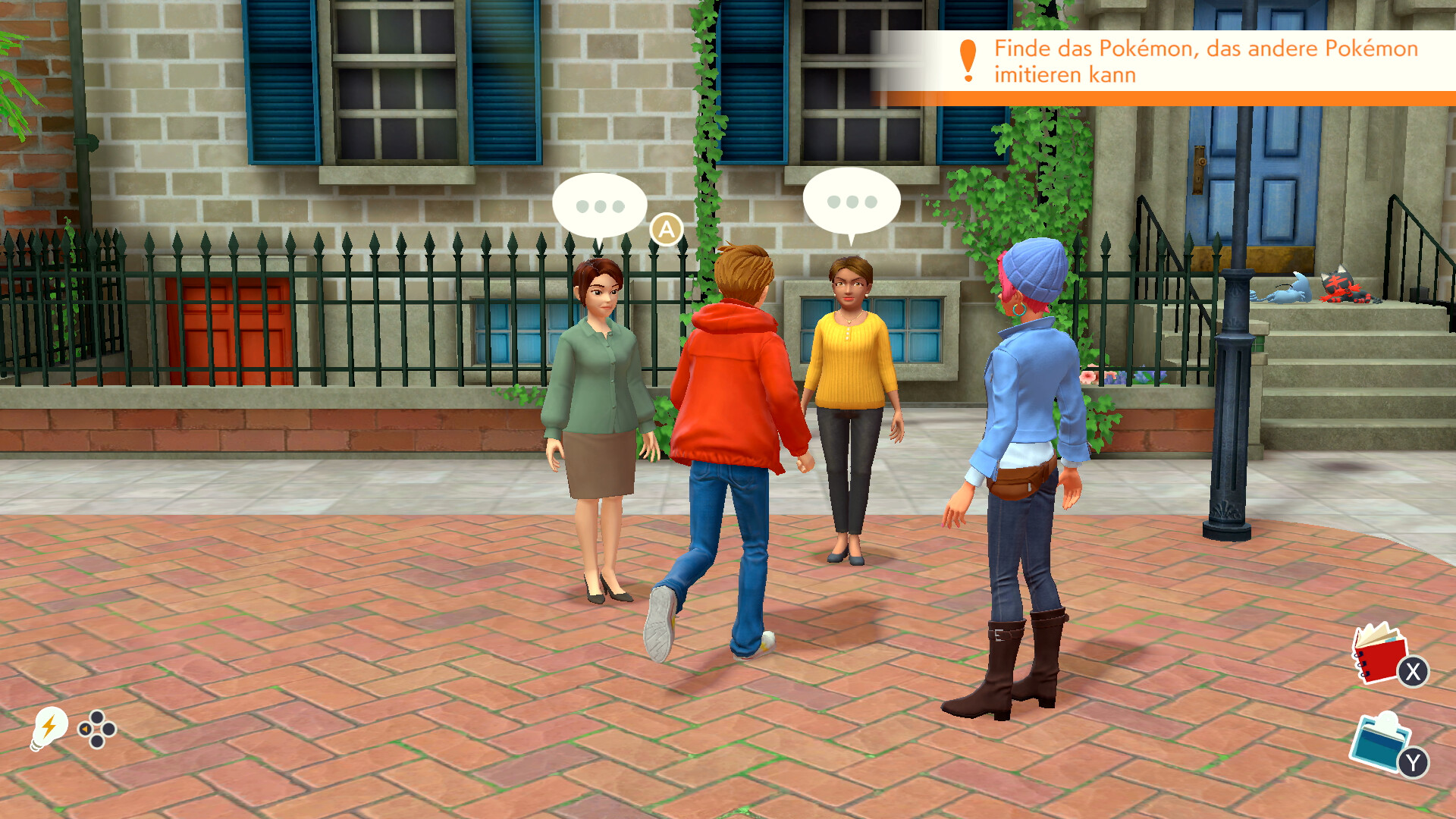Choose speech bubble above yellow-sweatered woman
The width and height of the screenshot is (1456, 819).
[851, 202]
